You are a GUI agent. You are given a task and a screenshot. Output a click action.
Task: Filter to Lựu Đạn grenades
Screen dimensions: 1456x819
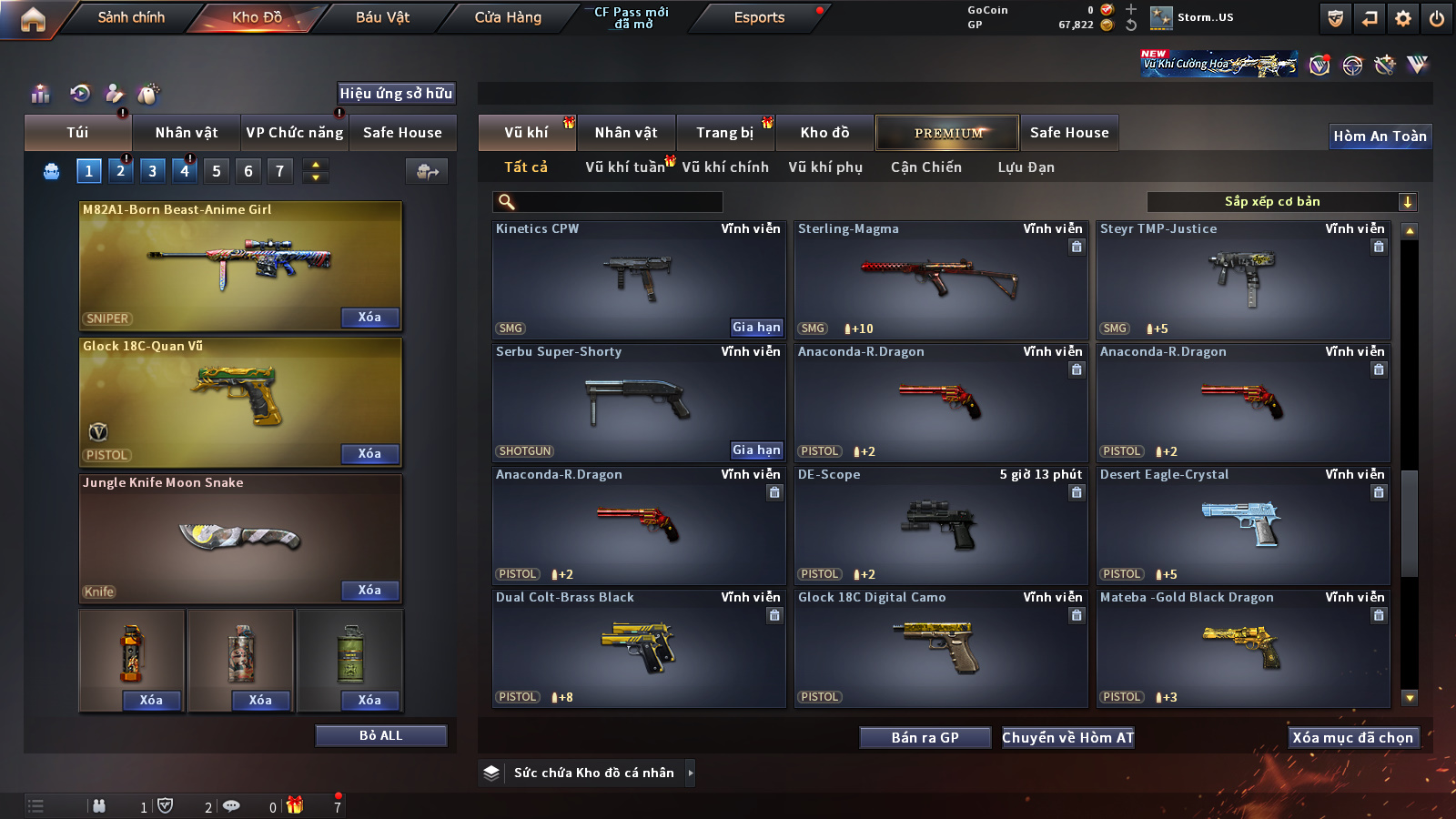point(1026,167)
